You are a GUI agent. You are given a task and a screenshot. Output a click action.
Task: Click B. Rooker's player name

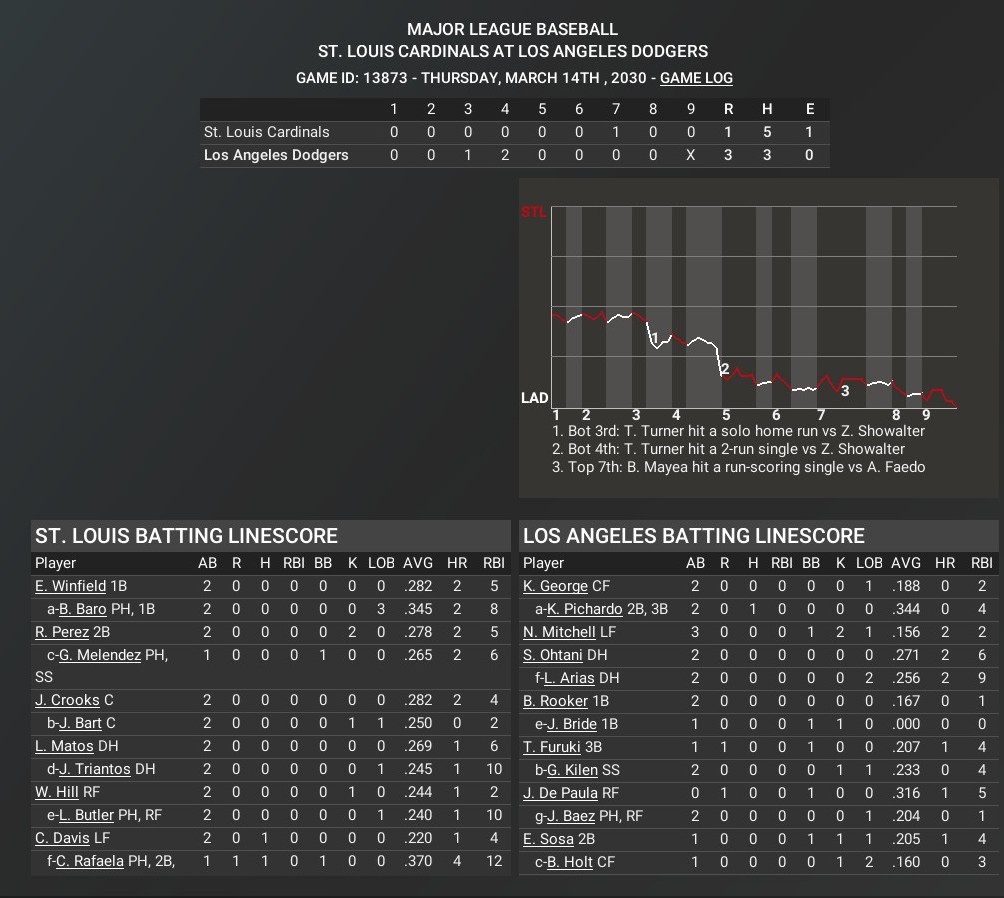[x=555, y=701]
